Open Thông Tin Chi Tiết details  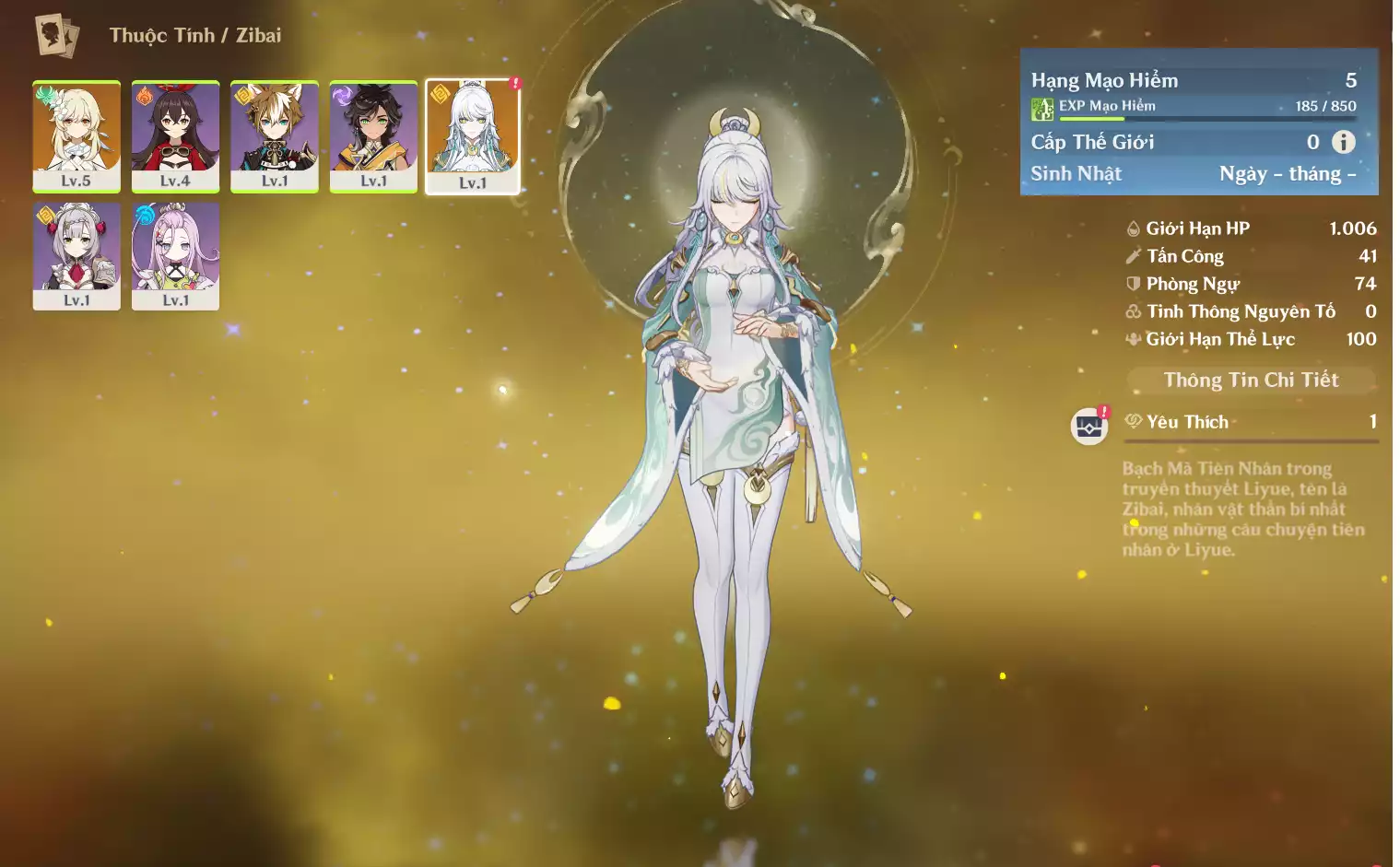tap(1251, 380)
